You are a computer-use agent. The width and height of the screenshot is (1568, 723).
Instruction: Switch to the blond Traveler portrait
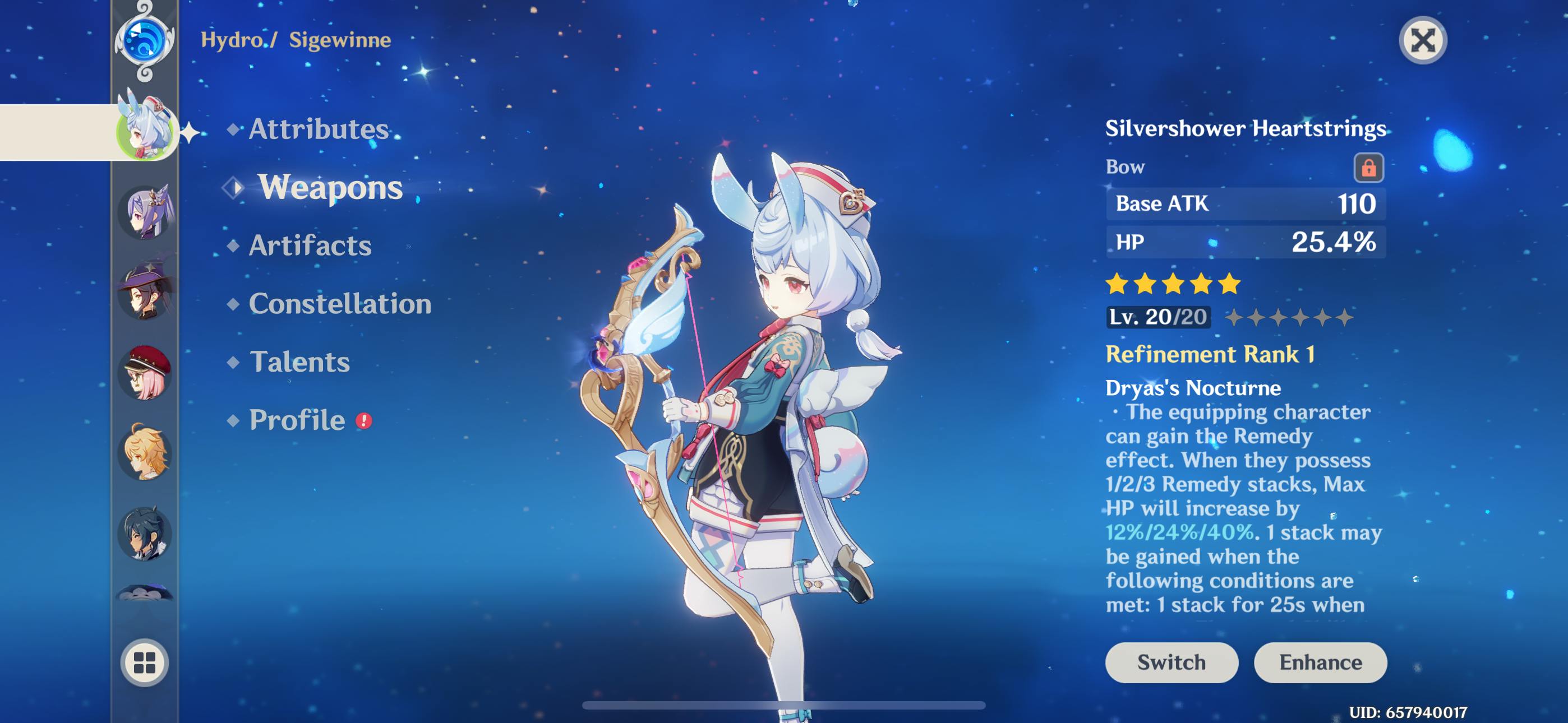pyautogui.click(x=145, y=453)
